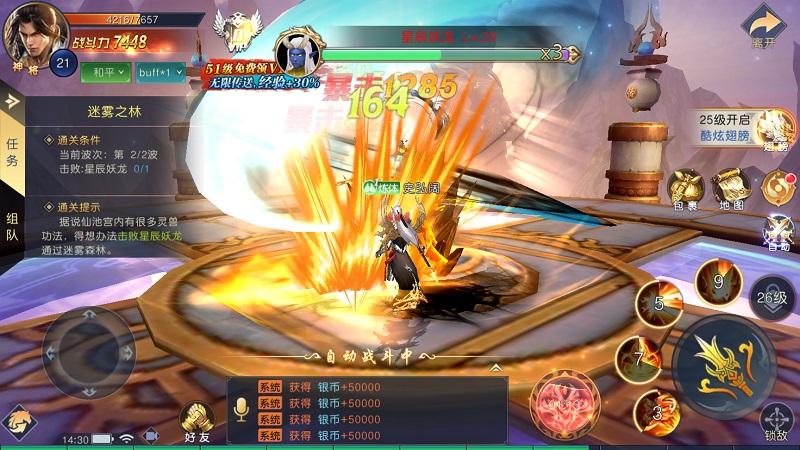
Task: Open the 地图 map scroll icon
Action: 731,187
